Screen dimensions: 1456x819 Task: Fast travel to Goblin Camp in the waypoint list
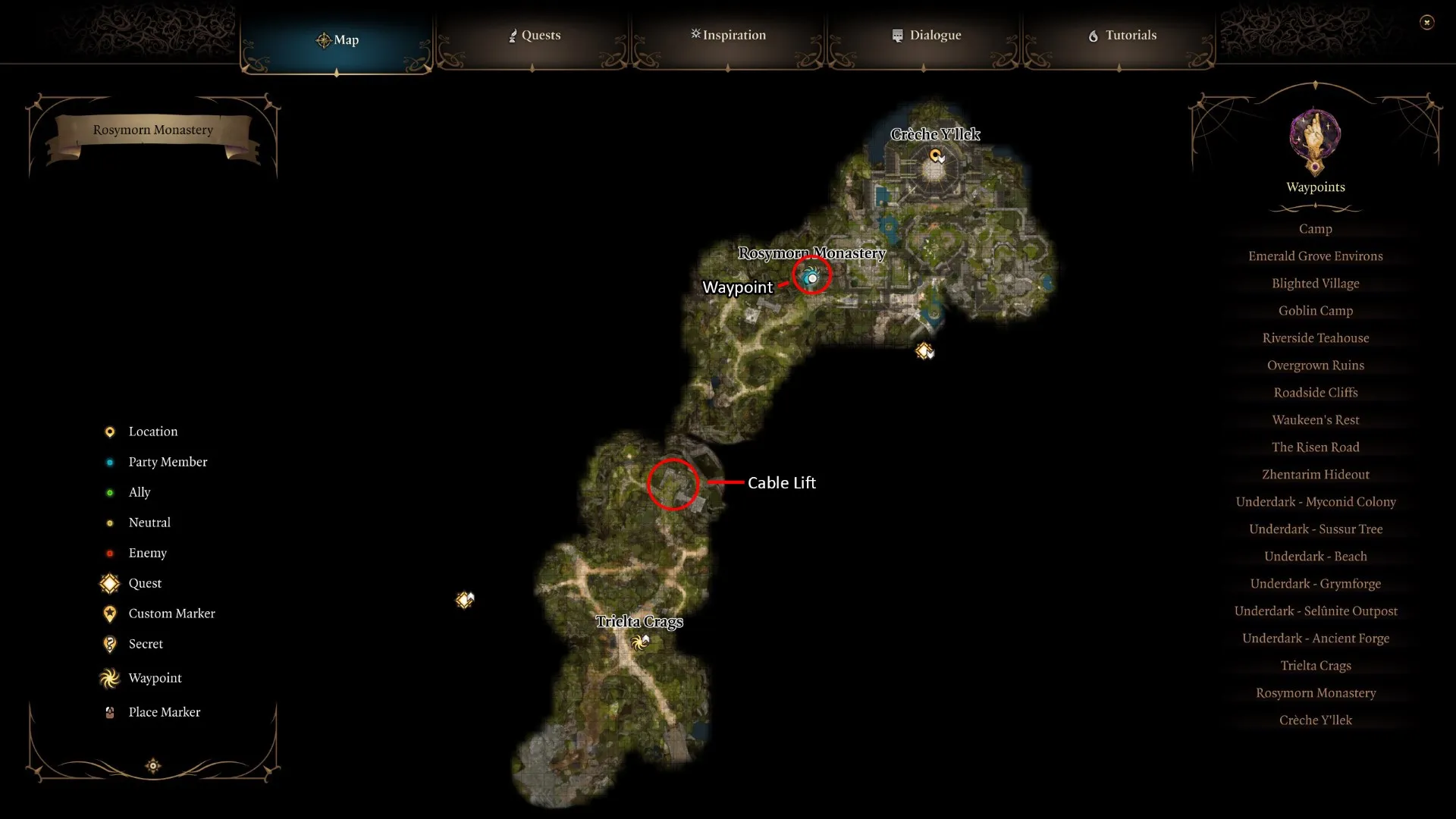(x=1315, y=310)
